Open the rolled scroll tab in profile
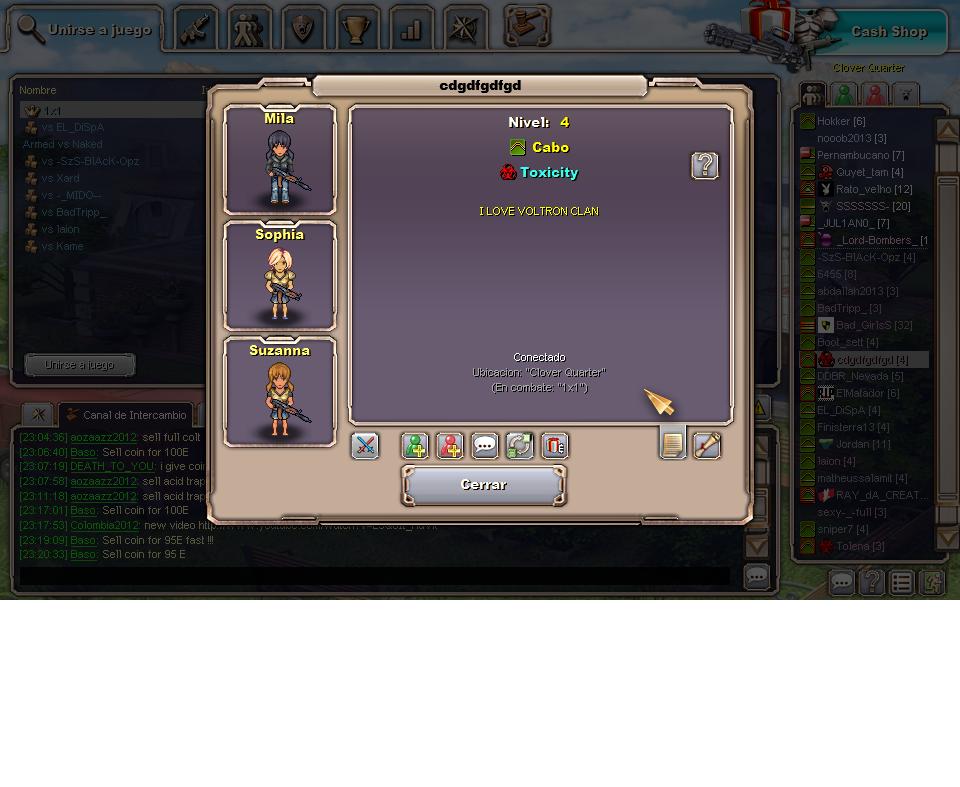This screenshot has width=960, height=787. pyautogui.click(x=707, y=446)
